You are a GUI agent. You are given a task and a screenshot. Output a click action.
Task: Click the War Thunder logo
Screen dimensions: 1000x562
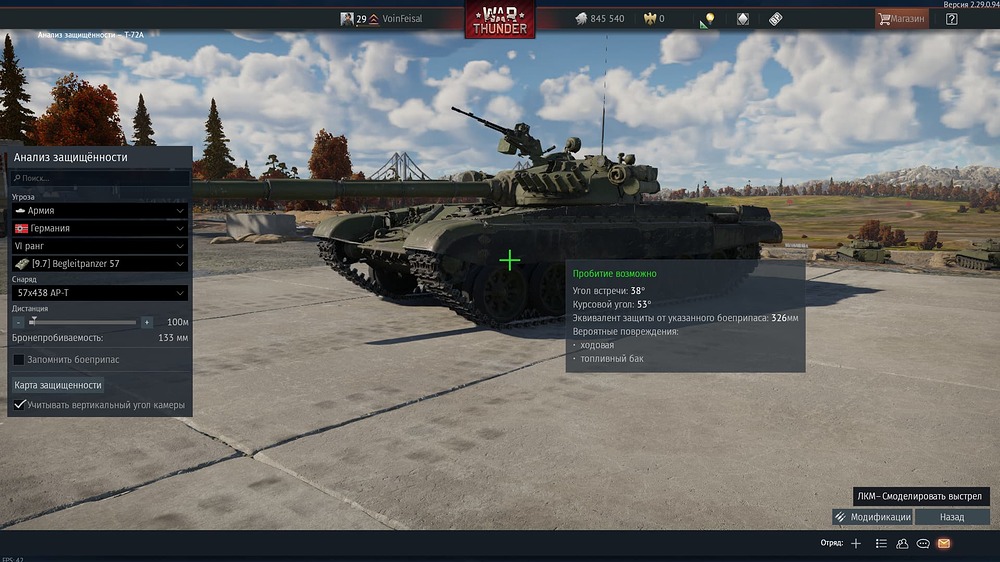click(499, 20)
